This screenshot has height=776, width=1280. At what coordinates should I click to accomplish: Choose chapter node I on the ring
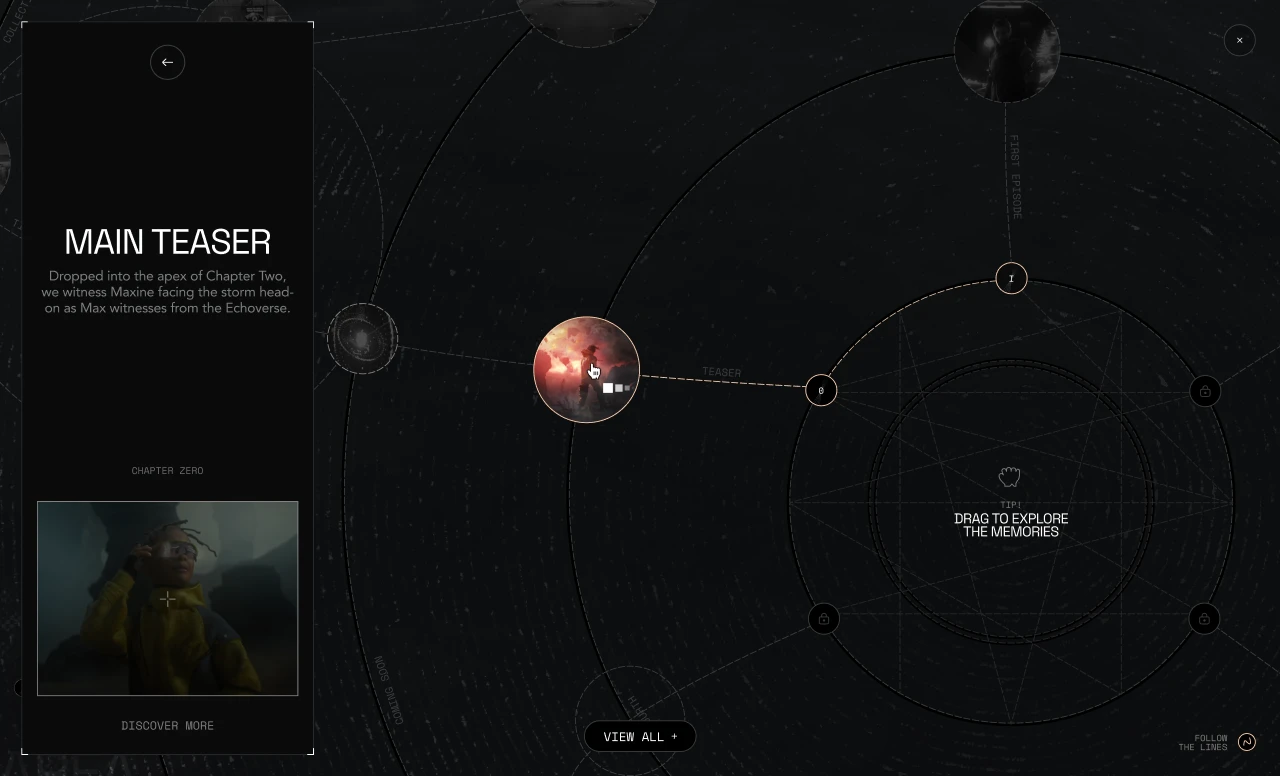point(1011,278)
